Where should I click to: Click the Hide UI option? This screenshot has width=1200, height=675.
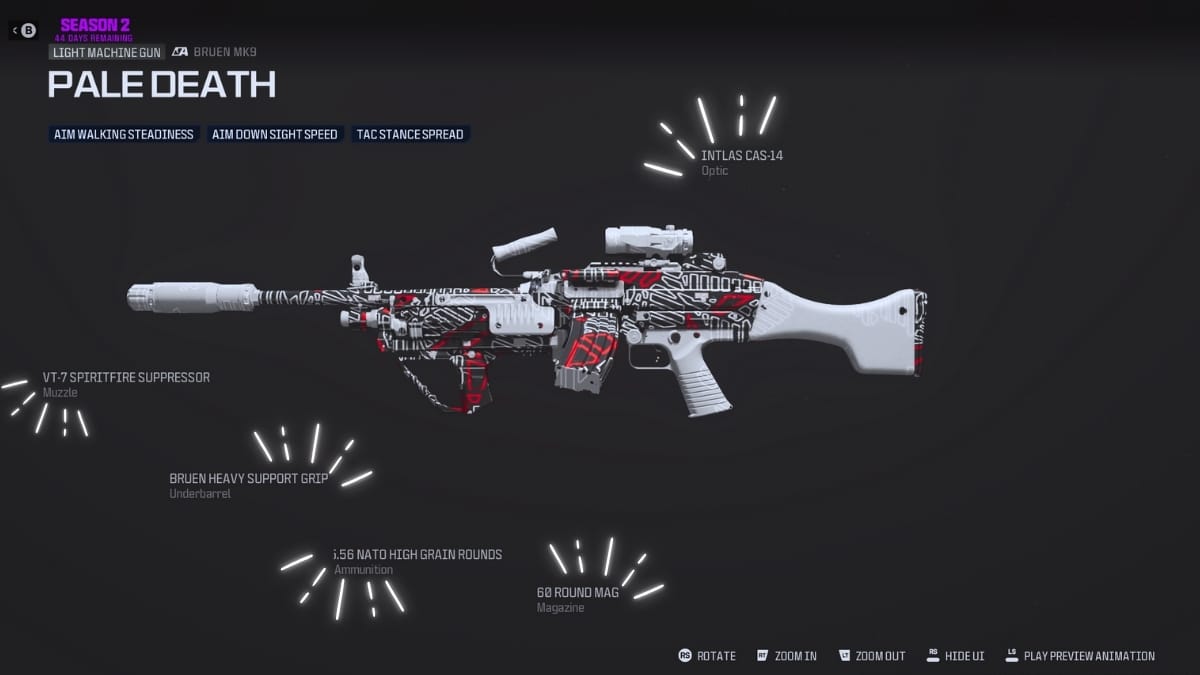pos(955,656)
